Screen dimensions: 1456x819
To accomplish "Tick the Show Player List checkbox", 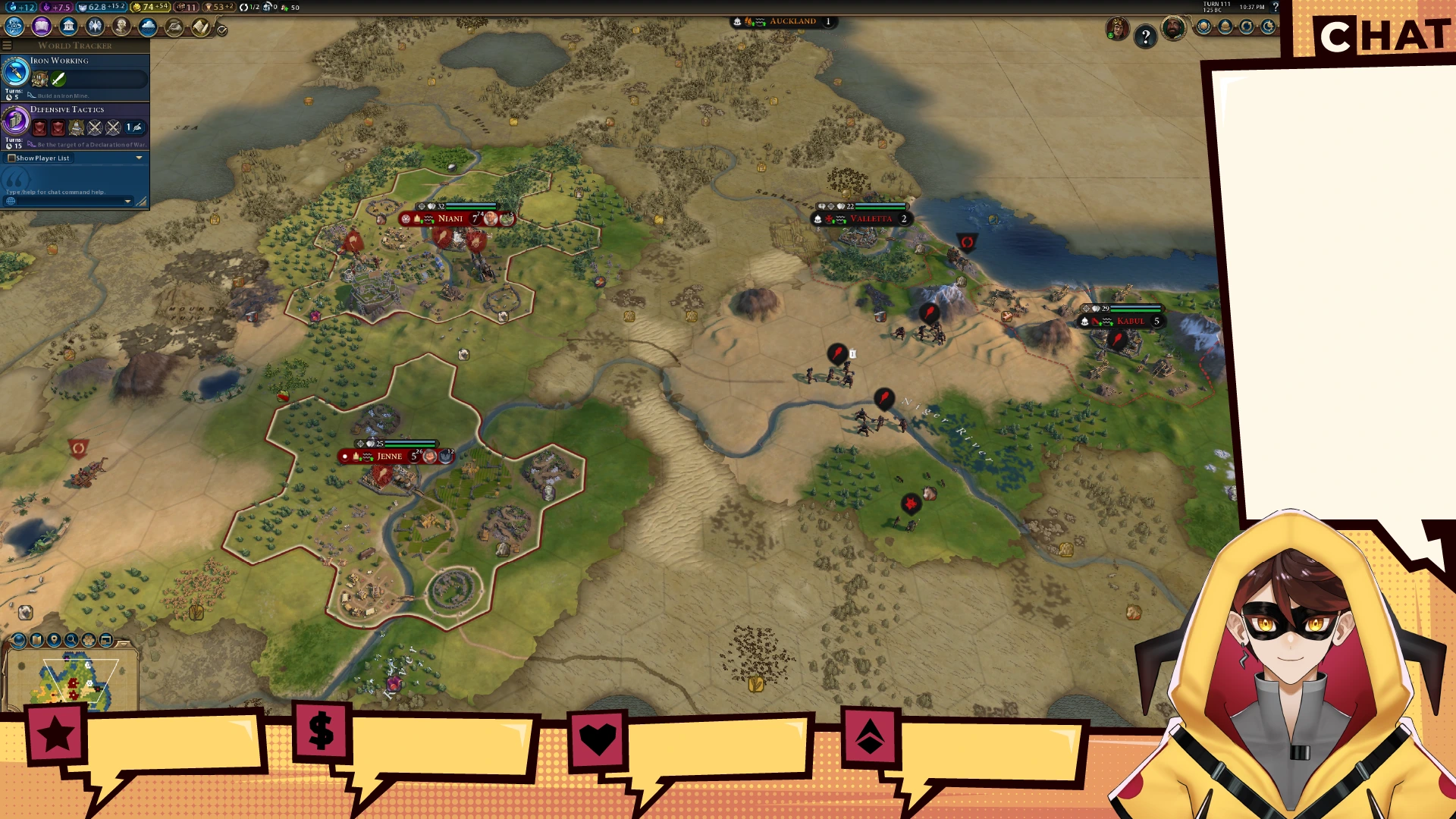I will click(x=11, y=158).
